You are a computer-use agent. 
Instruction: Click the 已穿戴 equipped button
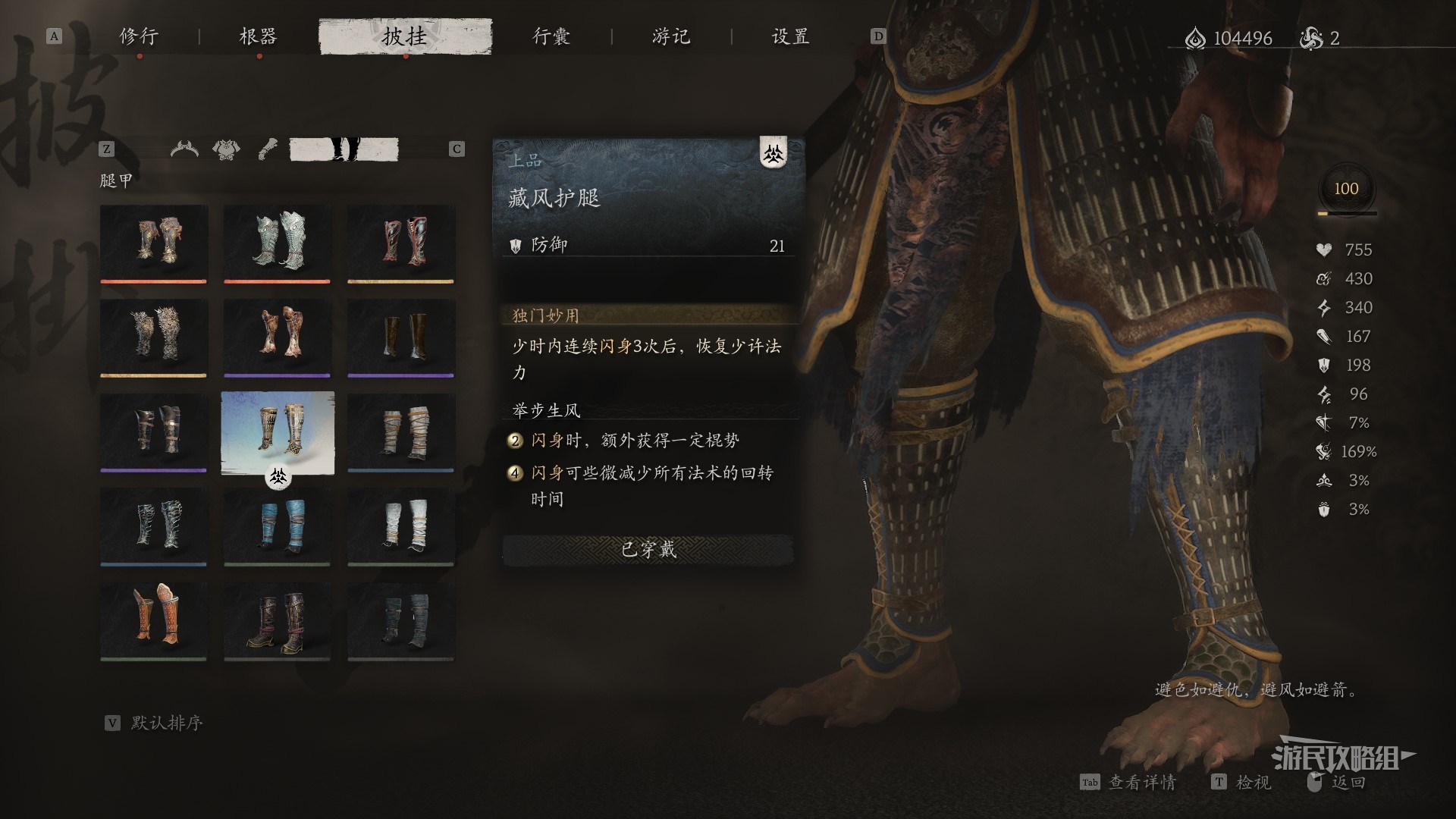(648, 550)
